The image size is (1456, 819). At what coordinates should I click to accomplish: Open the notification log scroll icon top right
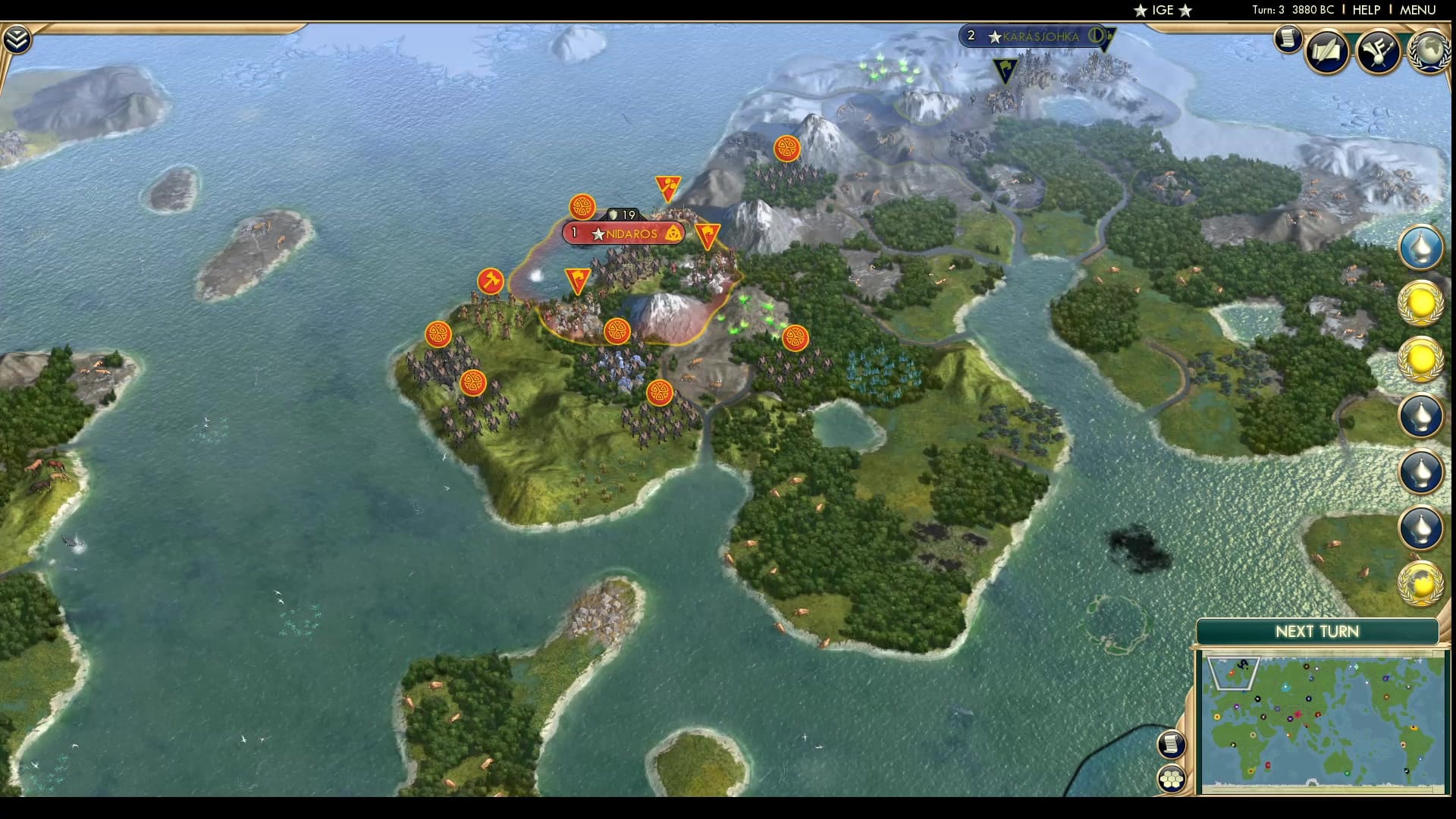pyautogui.click(x=1288, y=39)
